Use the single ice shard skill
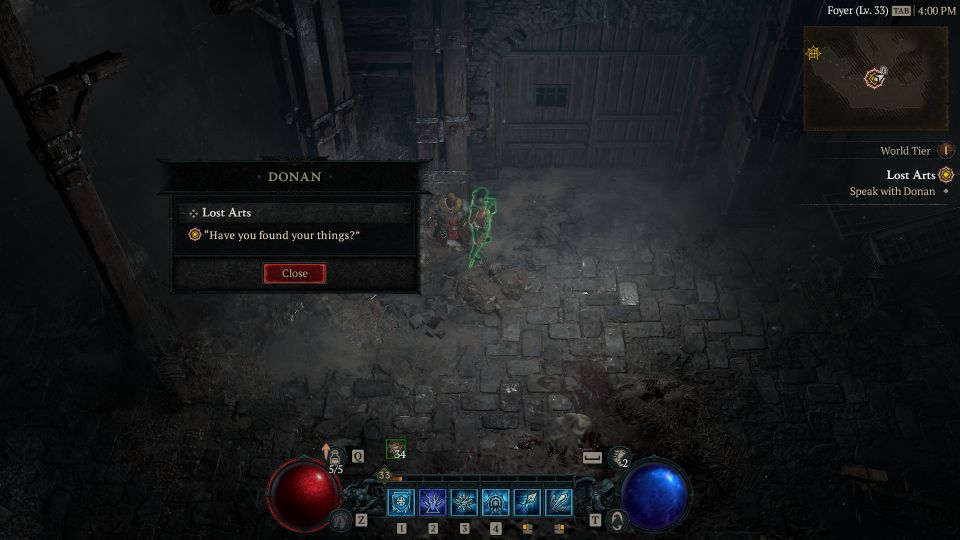 [x=527, y=502]
